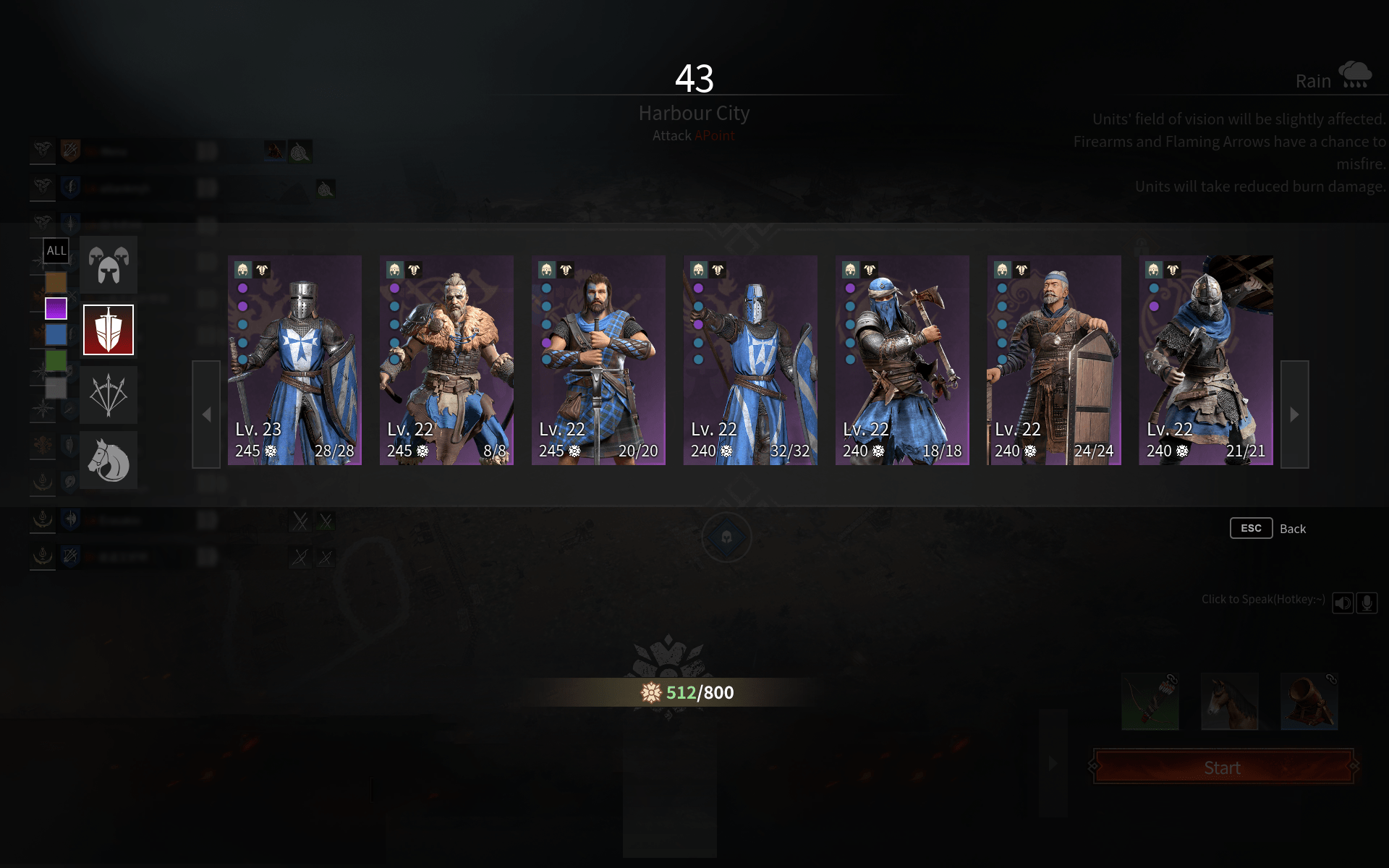Filter units by ALL rarities
This screenshot has height=868, width=1389.
[x=56, y=250]
